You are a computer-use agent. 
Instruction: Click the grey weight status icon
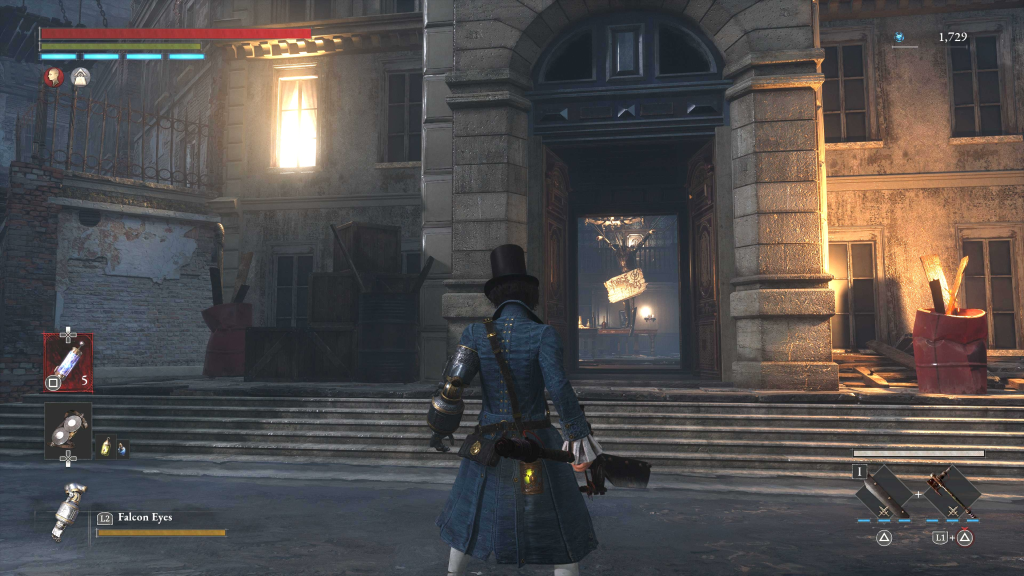point(81,76)
